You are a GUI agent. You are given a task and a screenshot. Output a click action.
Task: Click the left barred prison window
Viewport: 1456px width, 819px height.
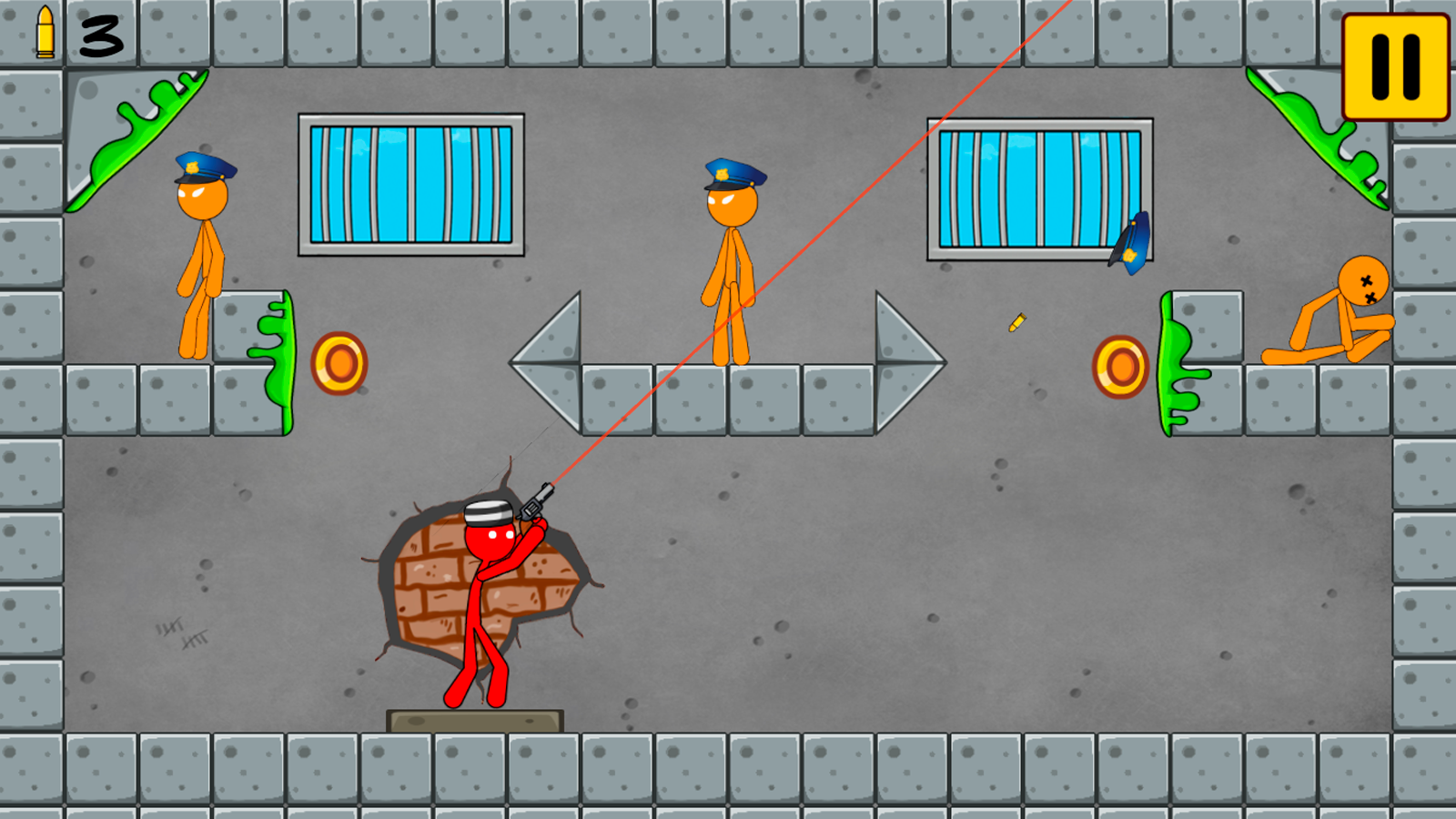[x=412, y=182]
